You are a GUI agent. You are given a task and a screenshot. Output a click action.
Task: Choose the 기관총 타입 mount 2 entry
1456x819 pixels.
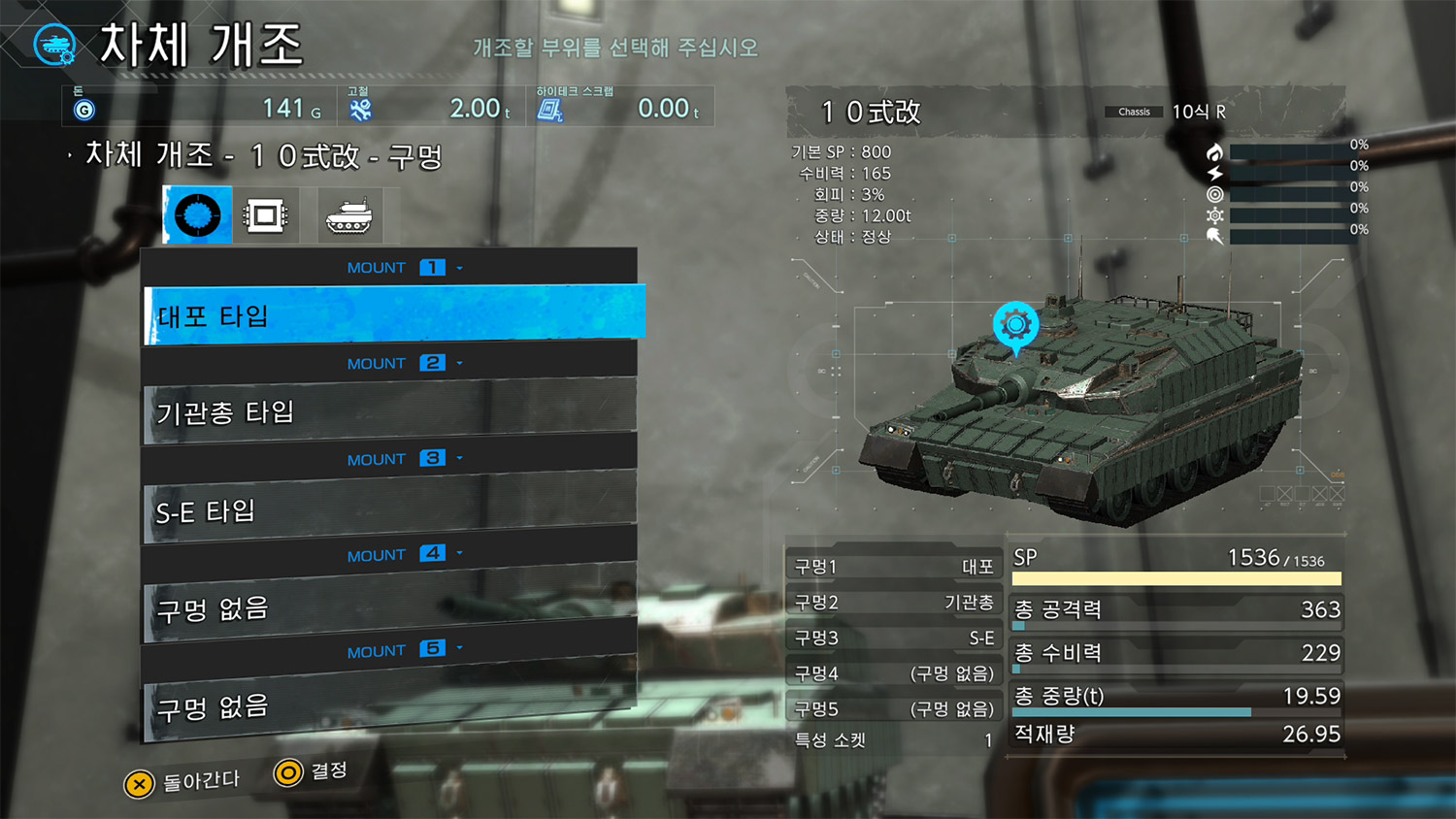tap(390, 412)
